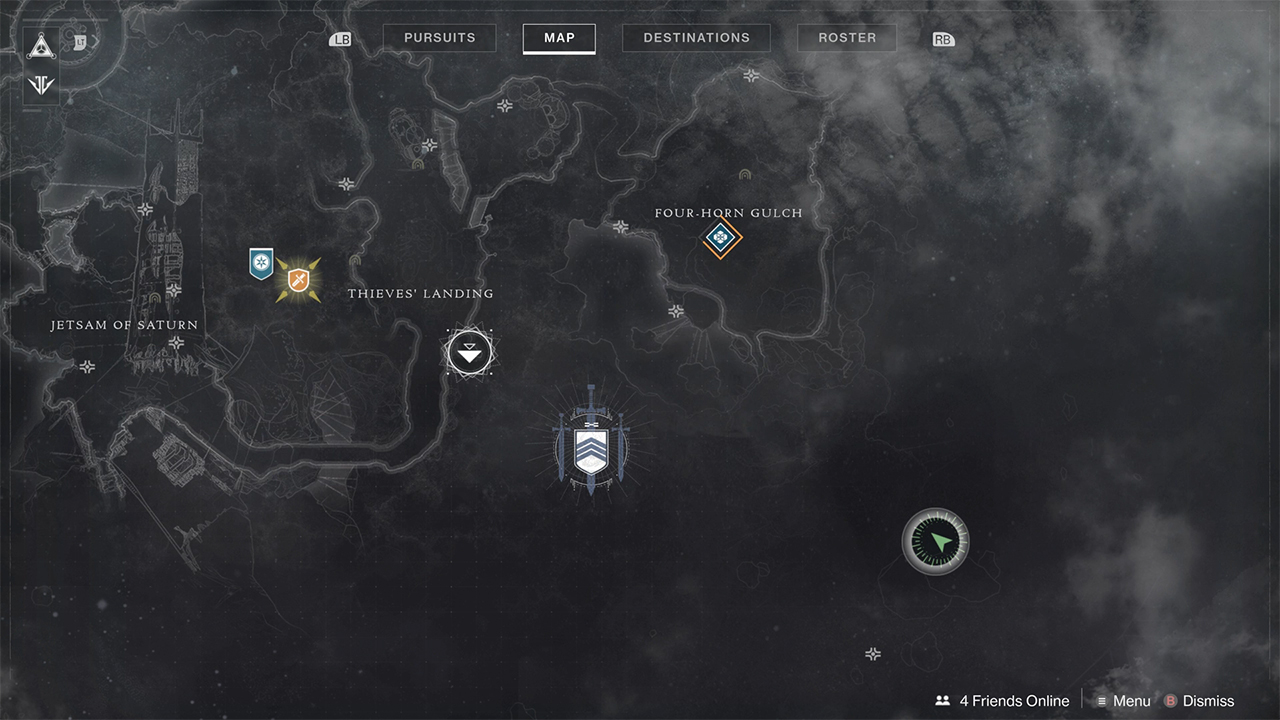Select the Four-Horn Gulch map label
1280x720 pixels.
(x=728, y=212)
